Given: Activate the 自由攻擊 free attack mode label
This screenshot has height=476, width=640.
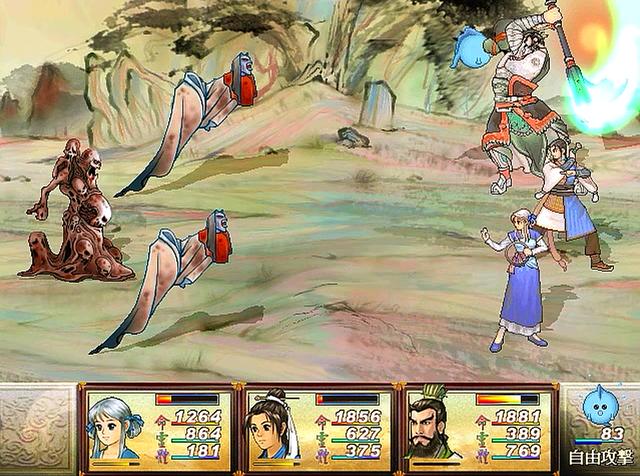Looking at the screenshot, I should point(598,457).
